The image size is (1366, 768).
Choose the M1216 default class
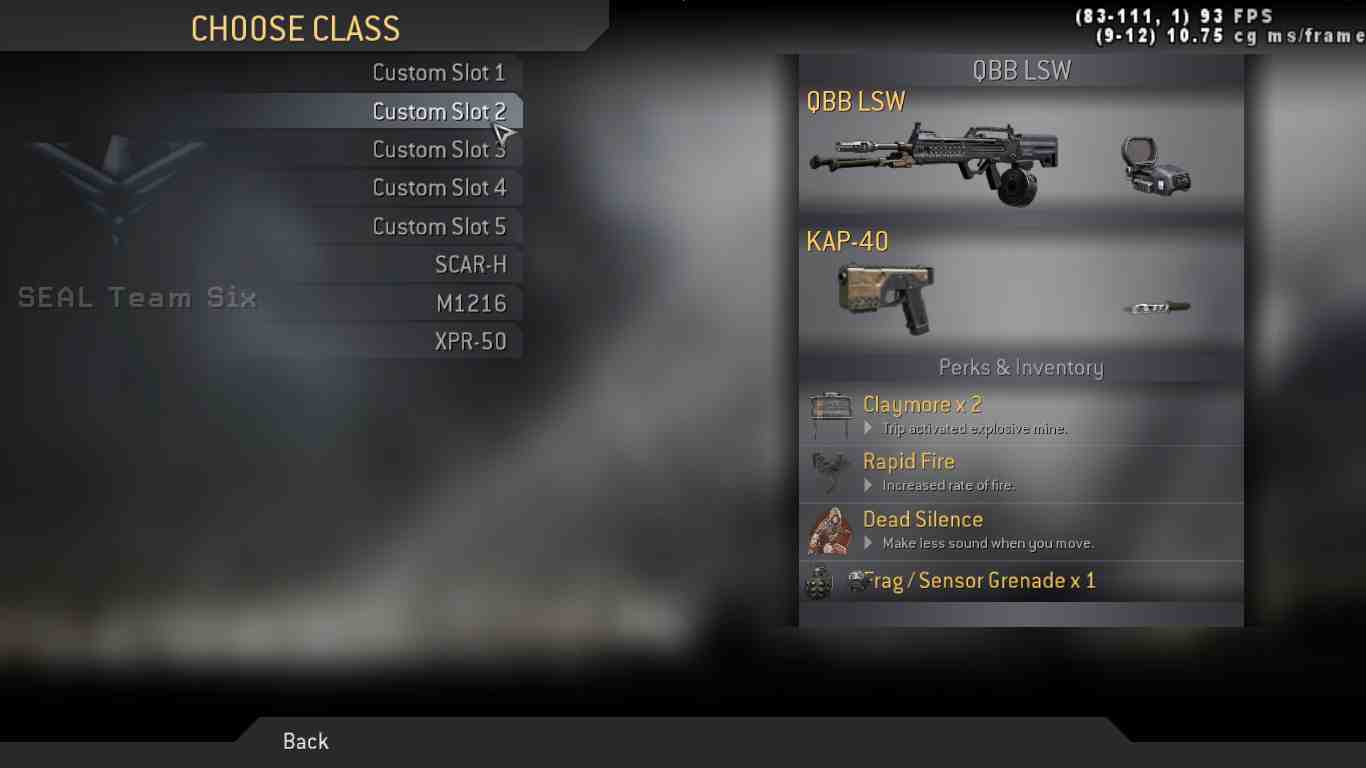tap(471, 303)
